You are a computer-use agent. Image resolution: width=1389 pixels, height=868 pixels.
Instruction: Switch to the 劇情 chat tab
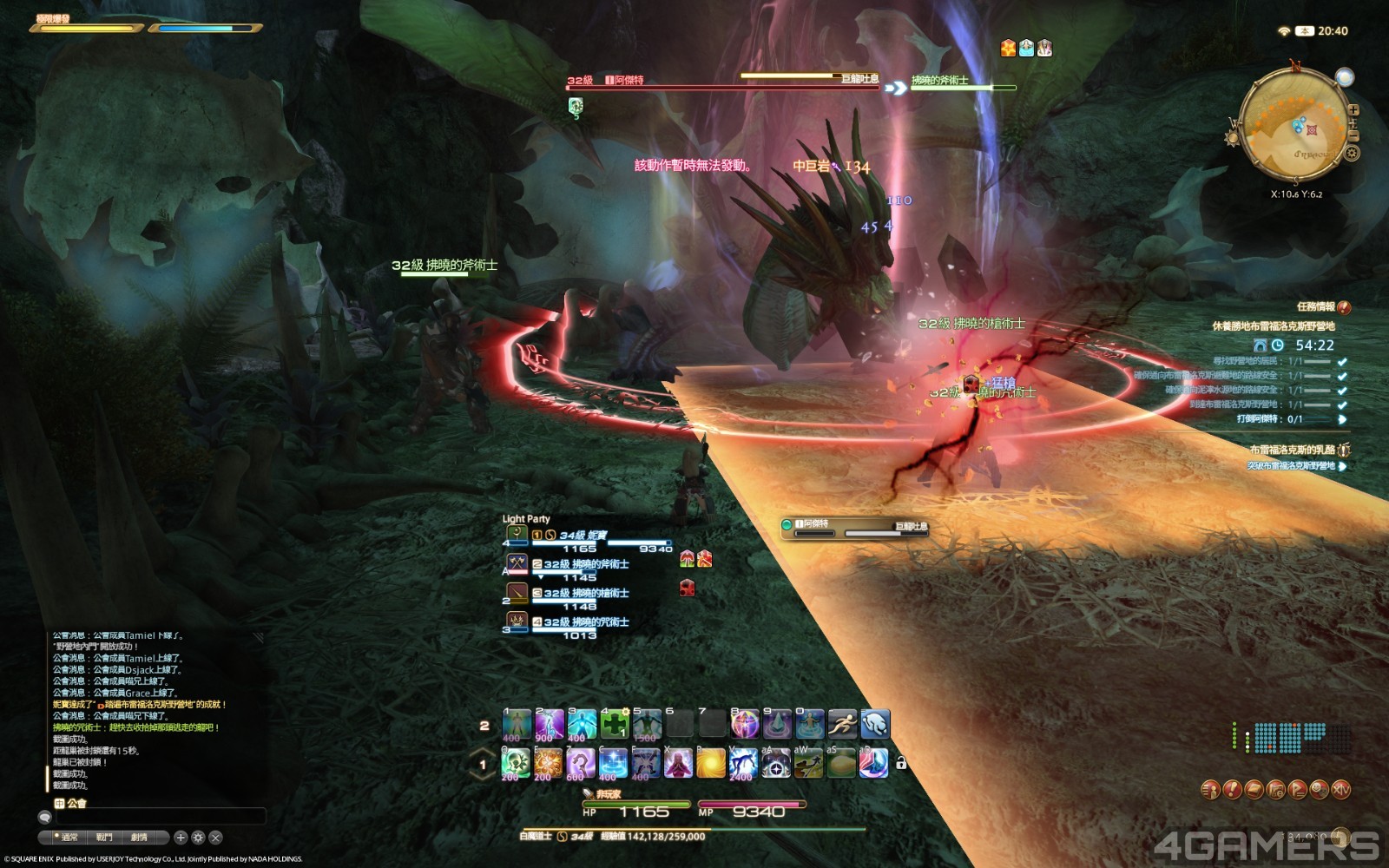[x=139, y=838]
